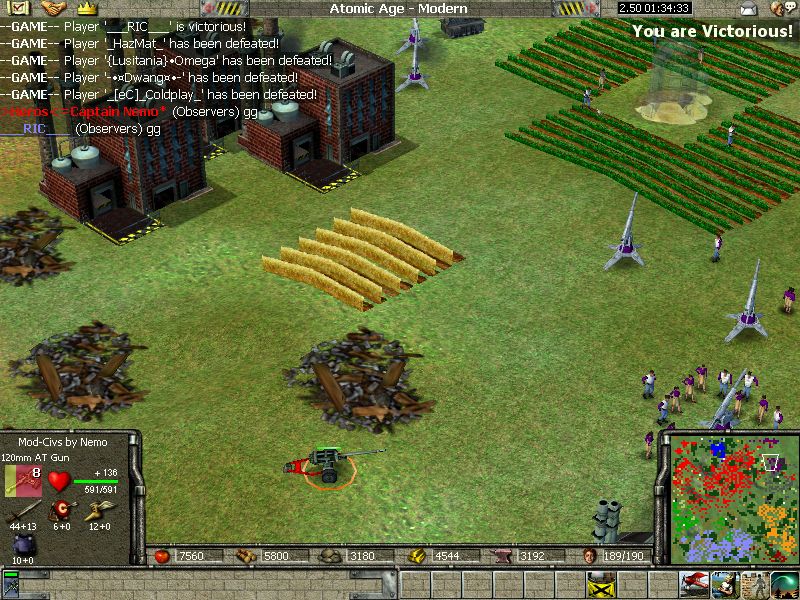
Task: Select the 120mm AT Gun portrait
Action: (x=22, y=480)
